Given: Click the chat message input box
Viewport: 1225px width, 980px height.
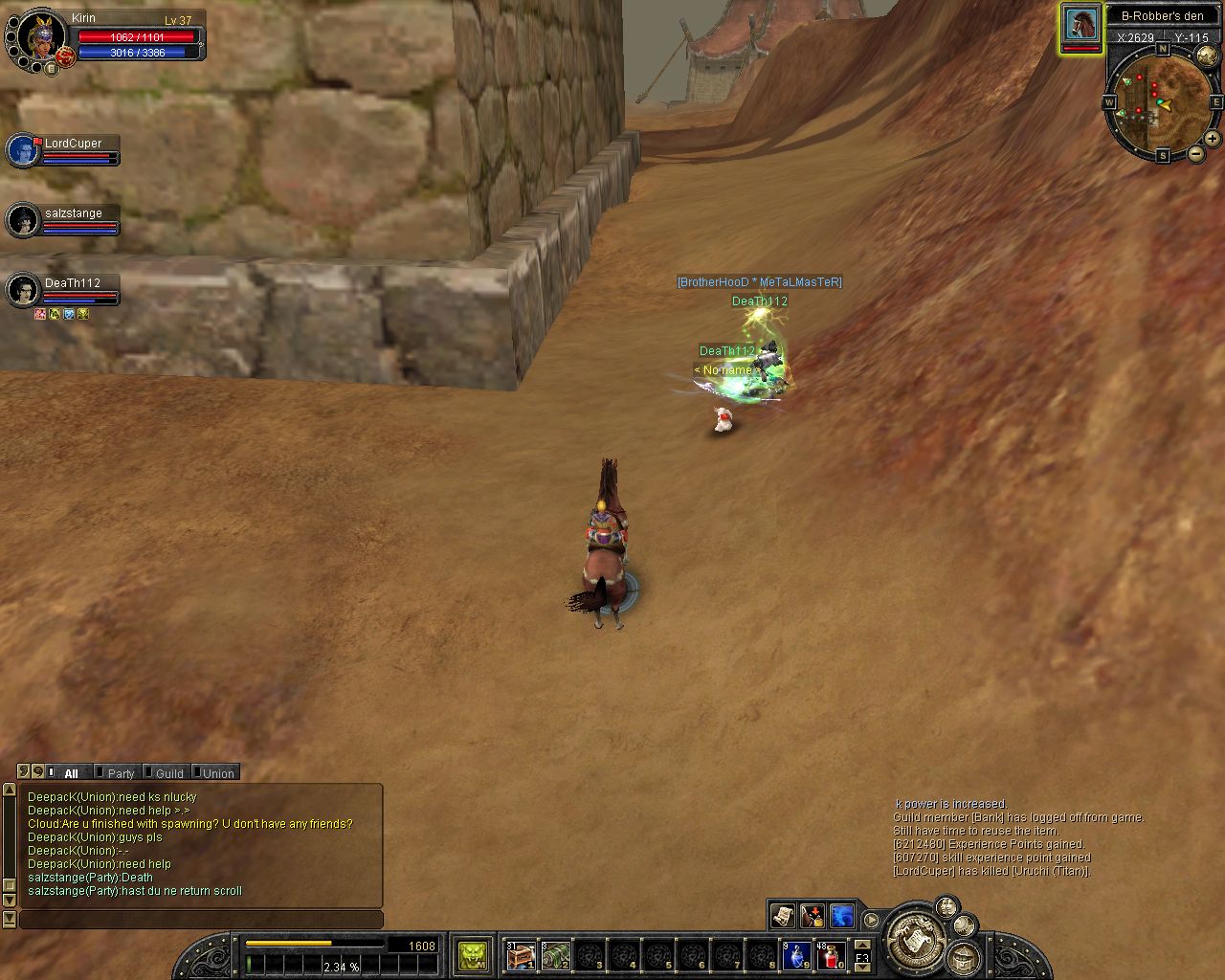Looking at the screenshot, I should [201, 920].
